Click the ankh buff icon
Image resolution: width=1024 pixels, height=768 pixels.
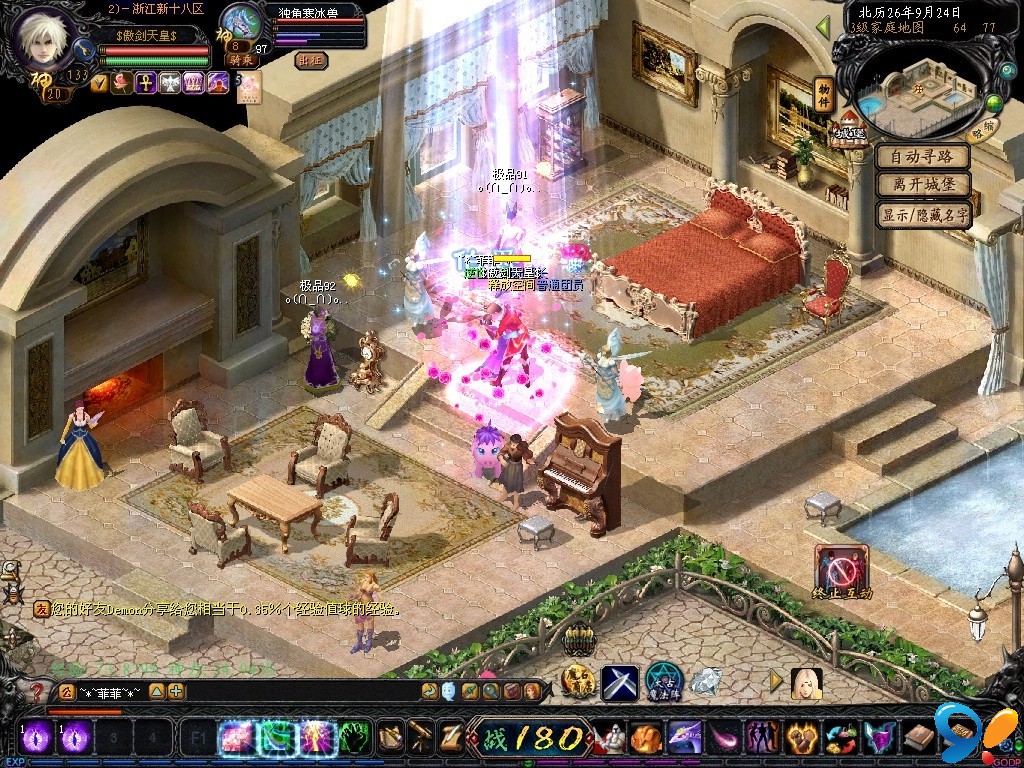(x=145, y=83)
